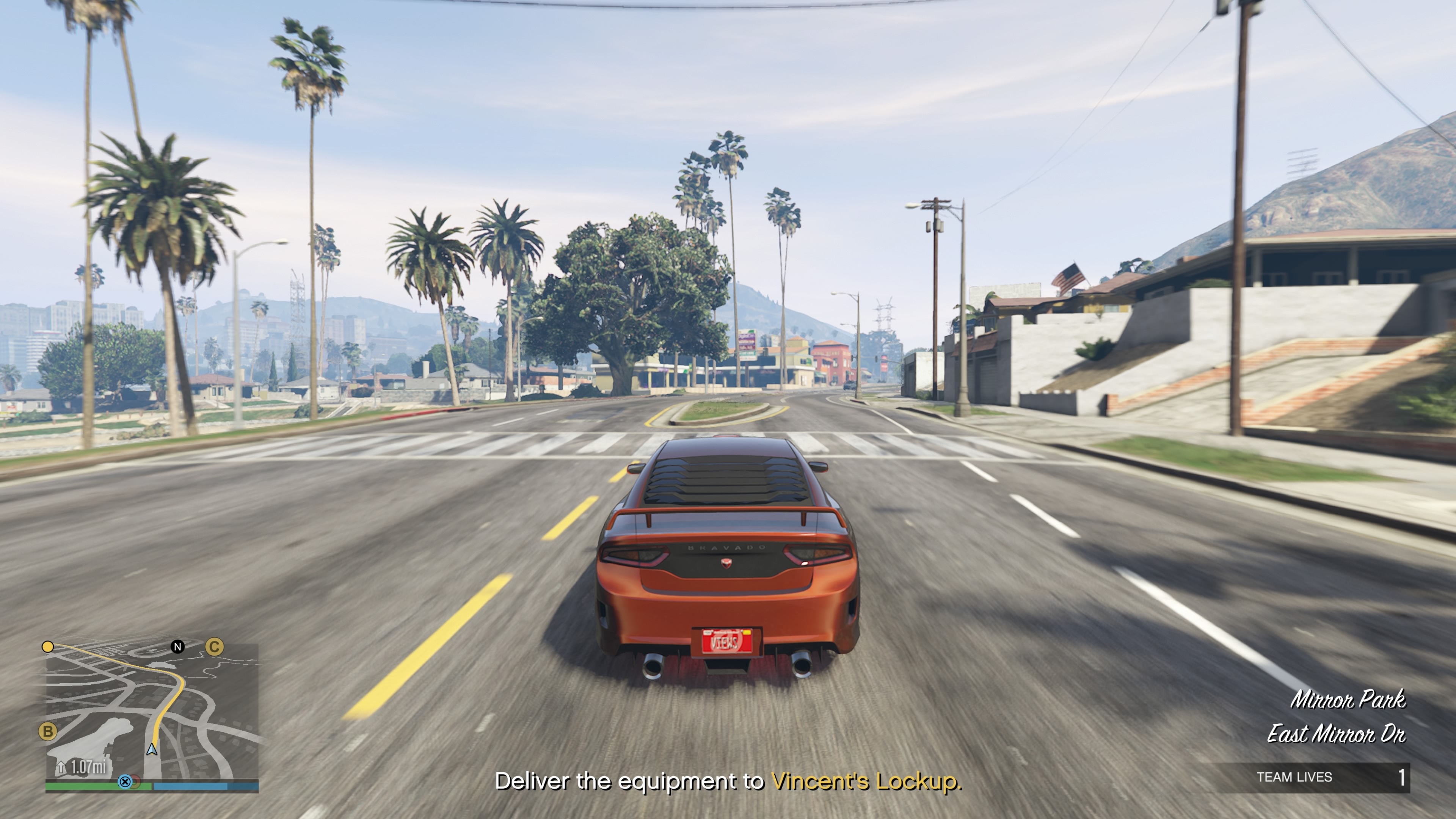Click the blue player arrow on the minimap

pyautogui.click(x=152, y=750)
